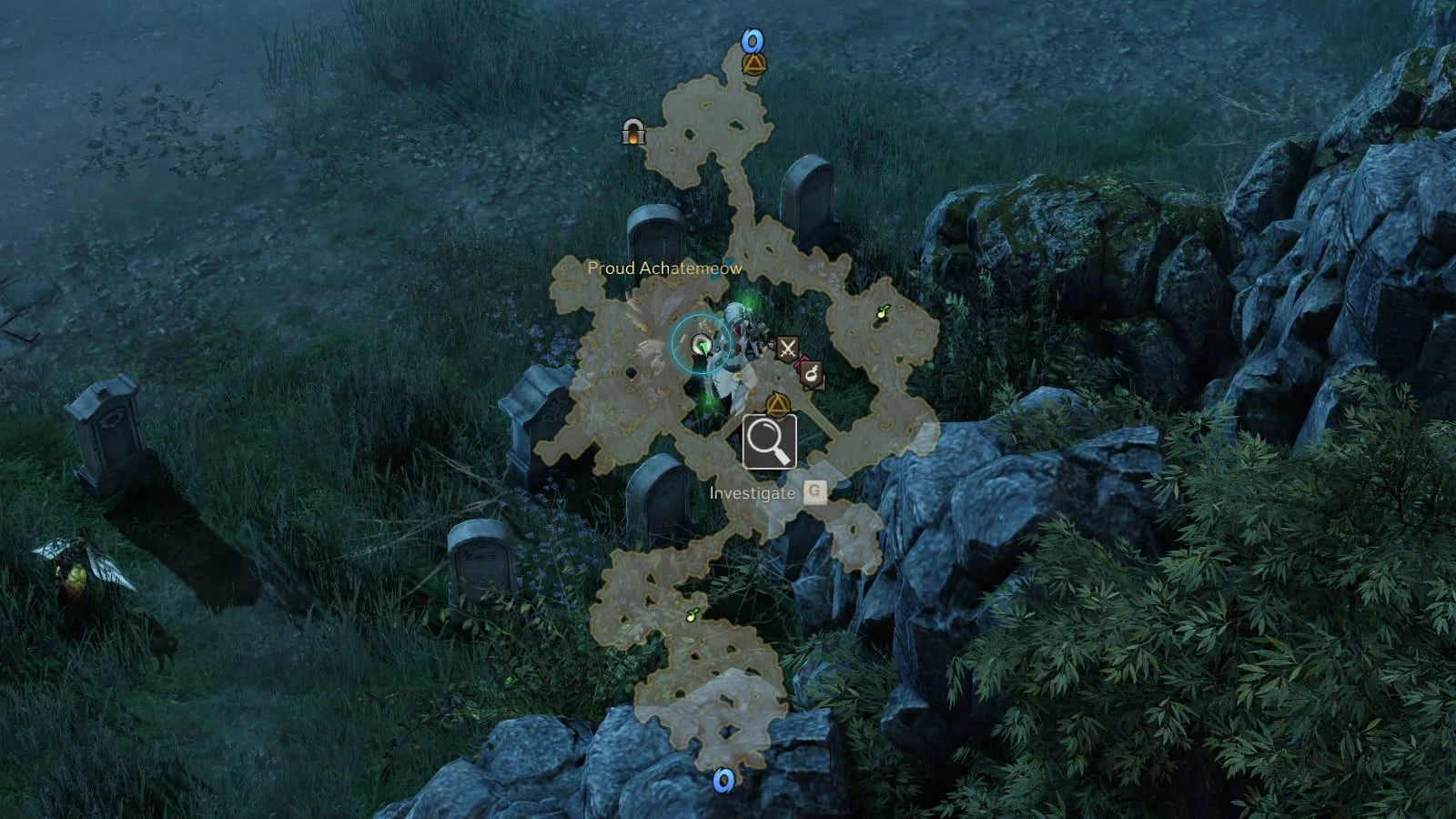Screen dimensions: 1456x819
Task: Select the potion flask merchant map marker
Action: pyautogui.click(x=811, y=372)
